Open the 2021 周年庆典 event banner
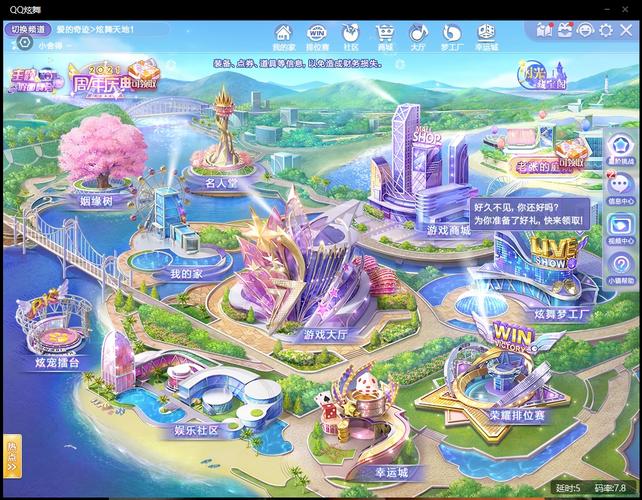Image resolution: width=642 pixels, height=500 pixels. pyautogui.click(x=110, y=82)
